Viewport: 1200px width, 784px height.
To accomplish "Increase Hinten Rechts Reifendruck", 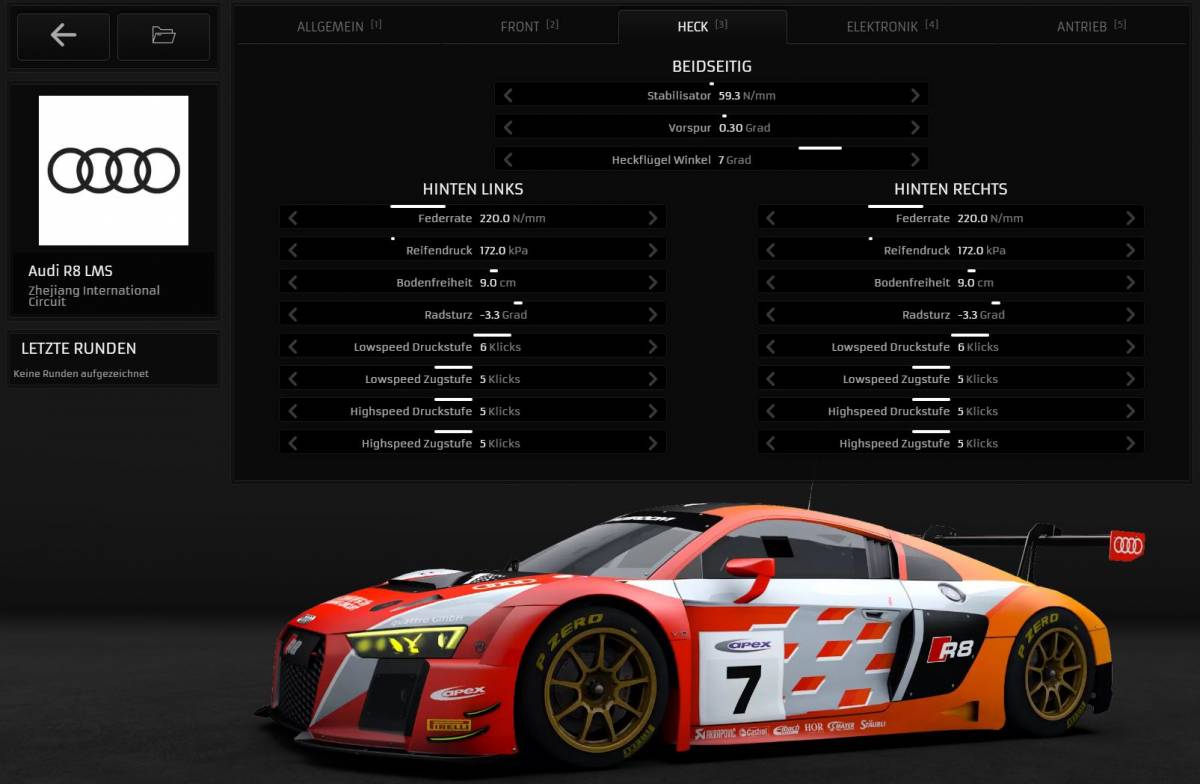I will [x=1130, y=251].
